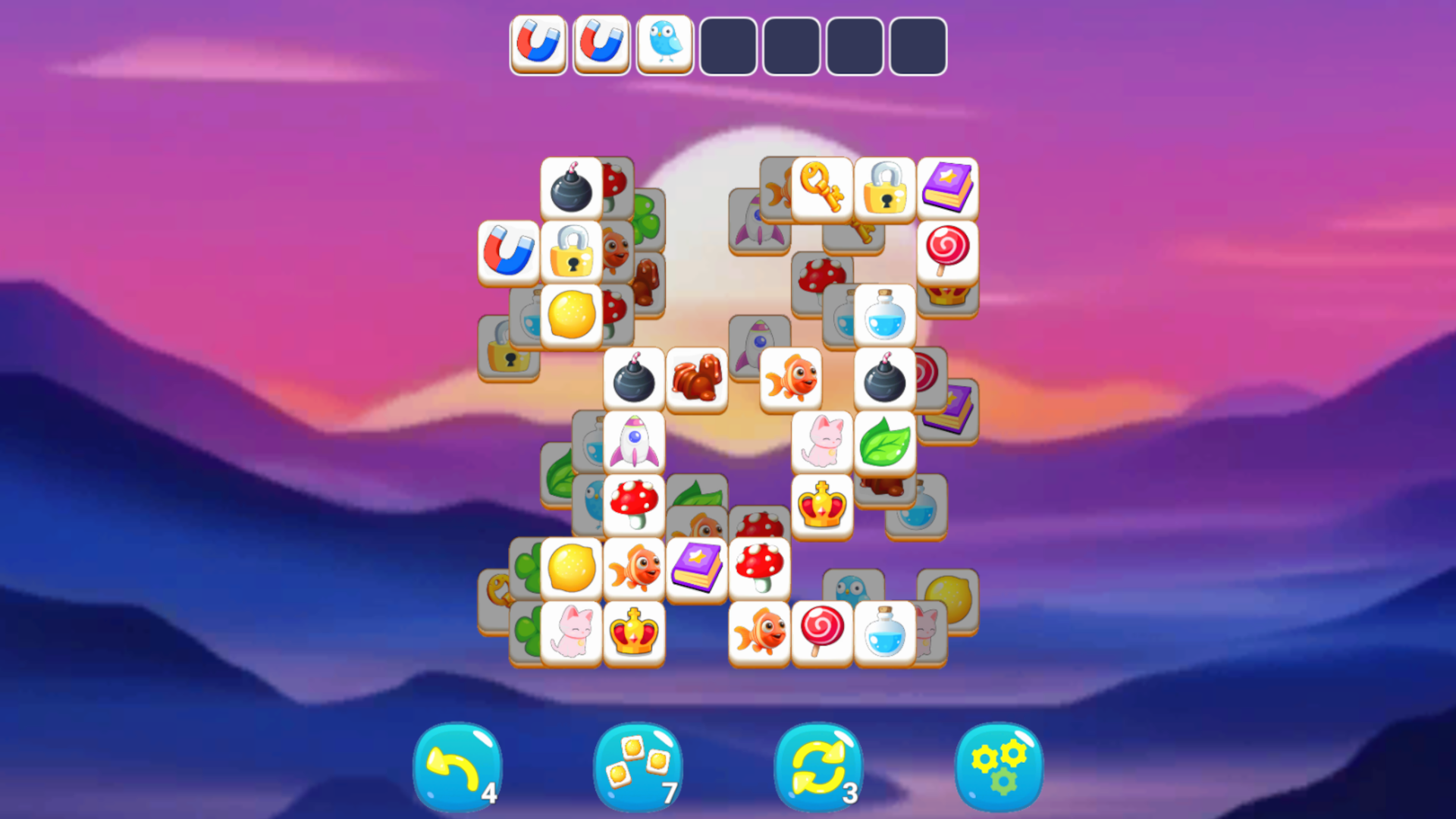
Task: Choose the red mushroom tile below the rocket
Action: click(634, 503)
